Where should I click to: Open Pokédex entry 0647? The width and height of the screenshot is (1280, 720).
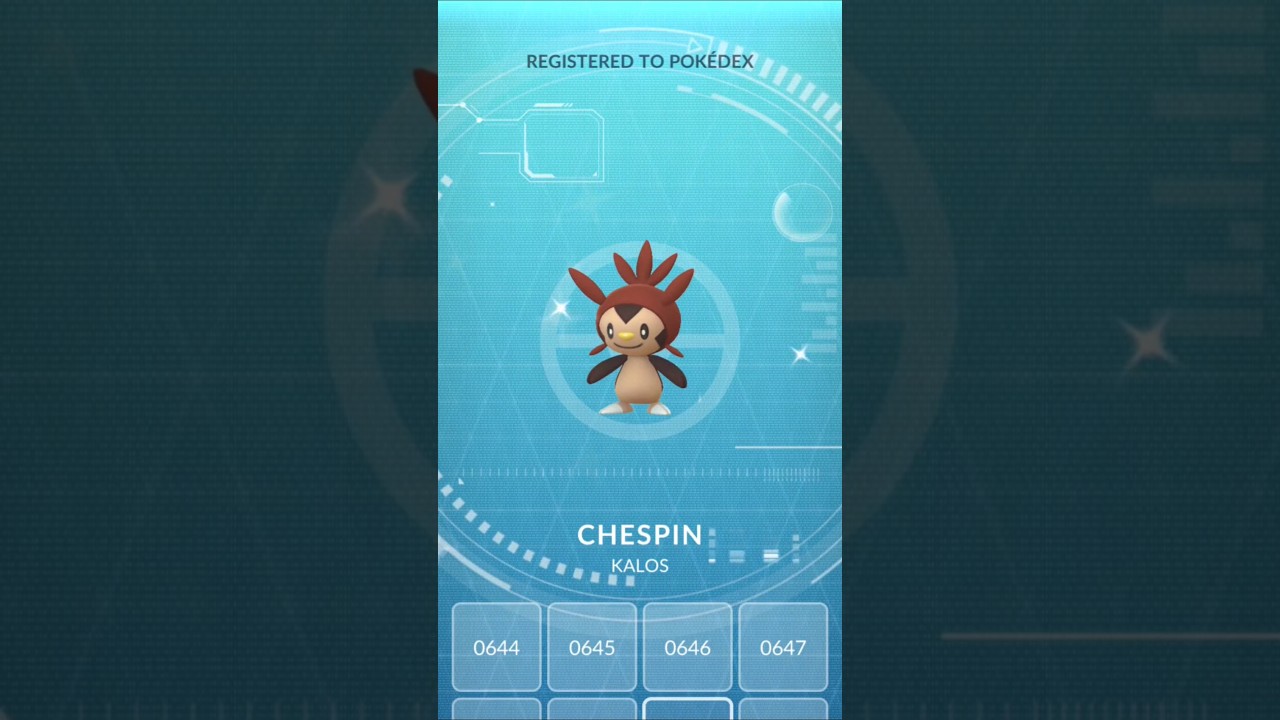[x=783, y=648]
